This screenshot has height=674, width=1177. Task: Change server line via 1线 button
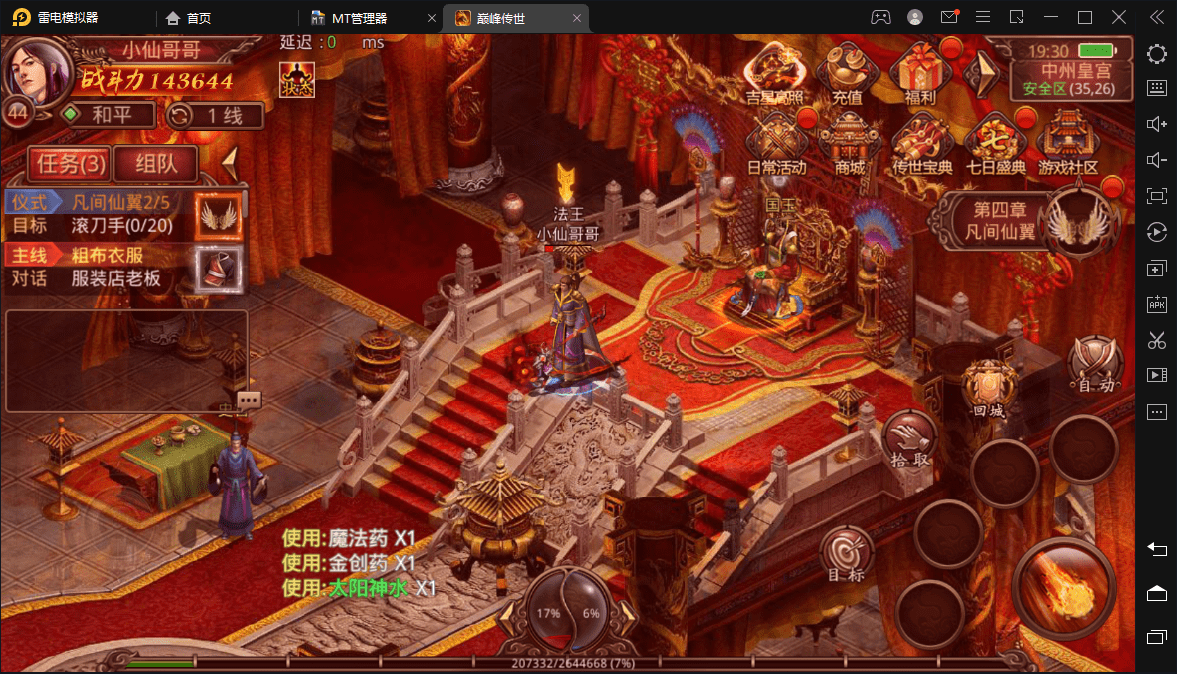pos(215,115)
